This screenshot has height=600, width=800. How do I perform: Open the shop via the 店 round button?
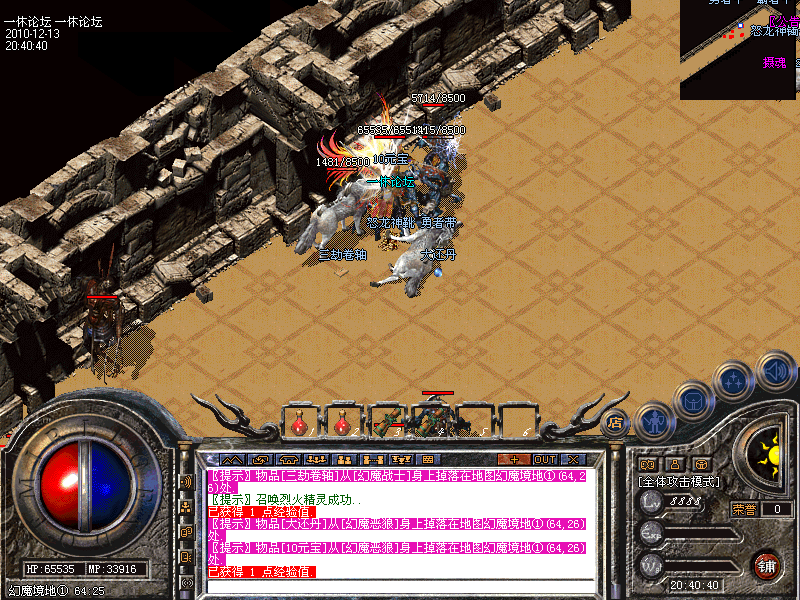pyautogui.click(x=616, y=421)
